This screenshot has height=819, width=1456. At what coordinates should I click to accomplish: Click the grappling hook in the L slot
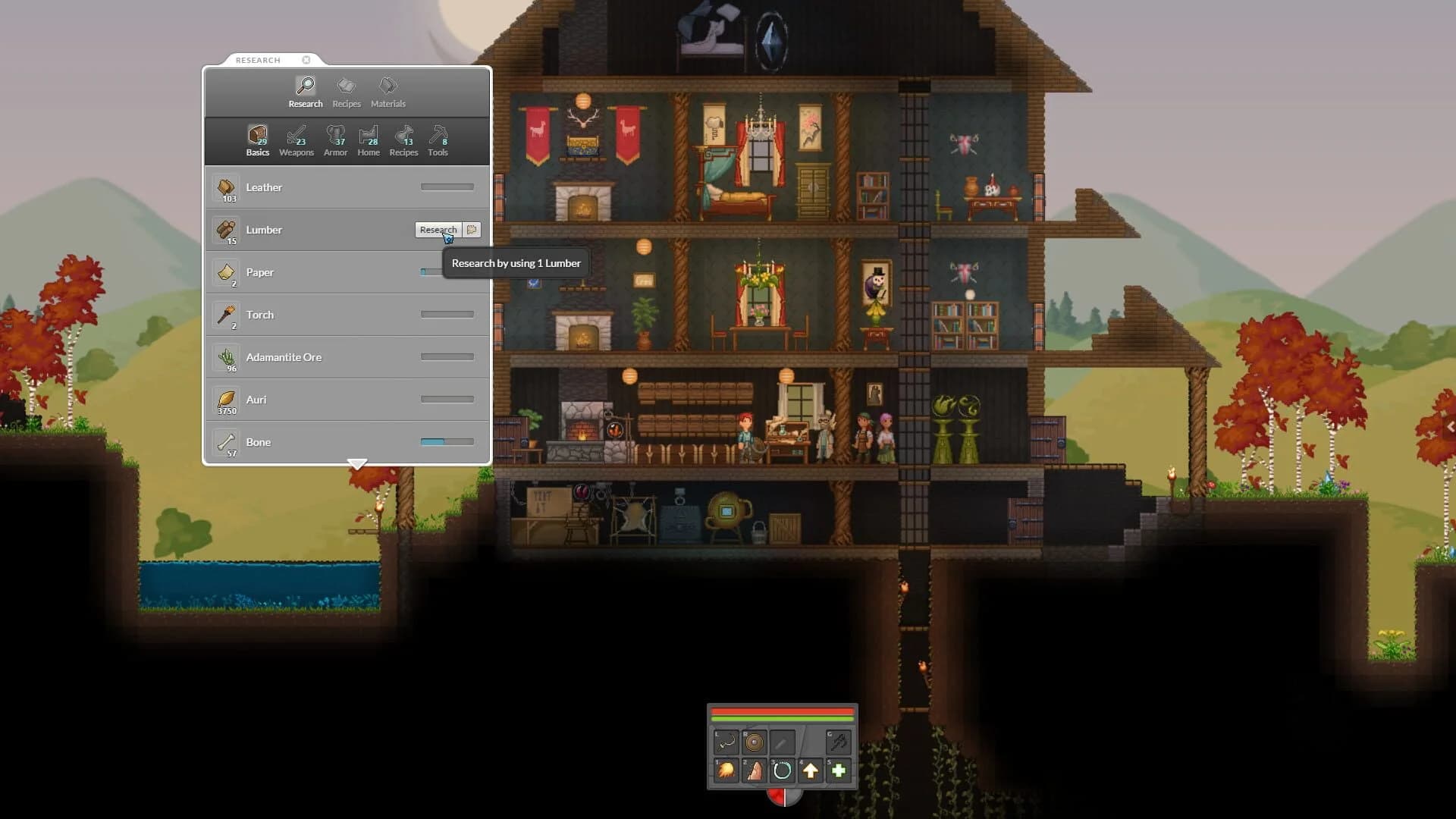coord(725,743)
